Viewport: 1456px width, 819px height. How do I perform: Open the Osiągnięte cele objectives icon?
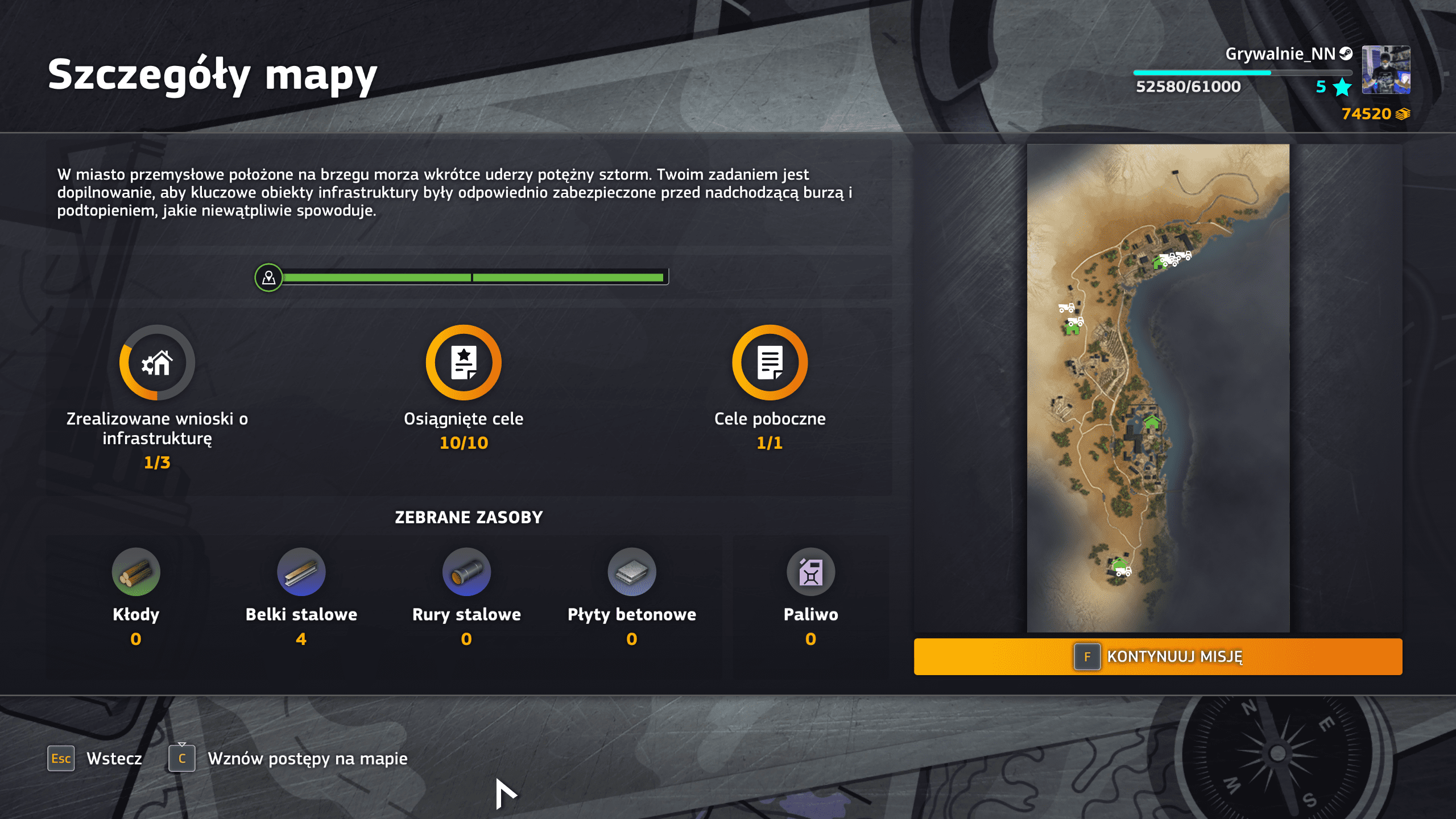[x=464, y=363]
